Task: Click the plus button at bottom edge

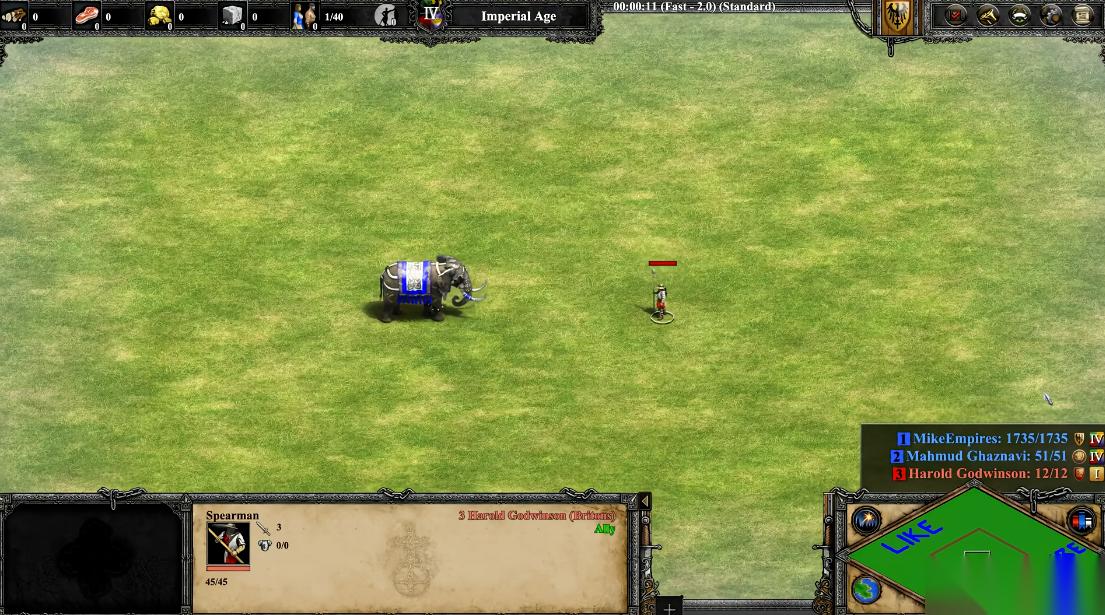Action: tap(669, 606)
